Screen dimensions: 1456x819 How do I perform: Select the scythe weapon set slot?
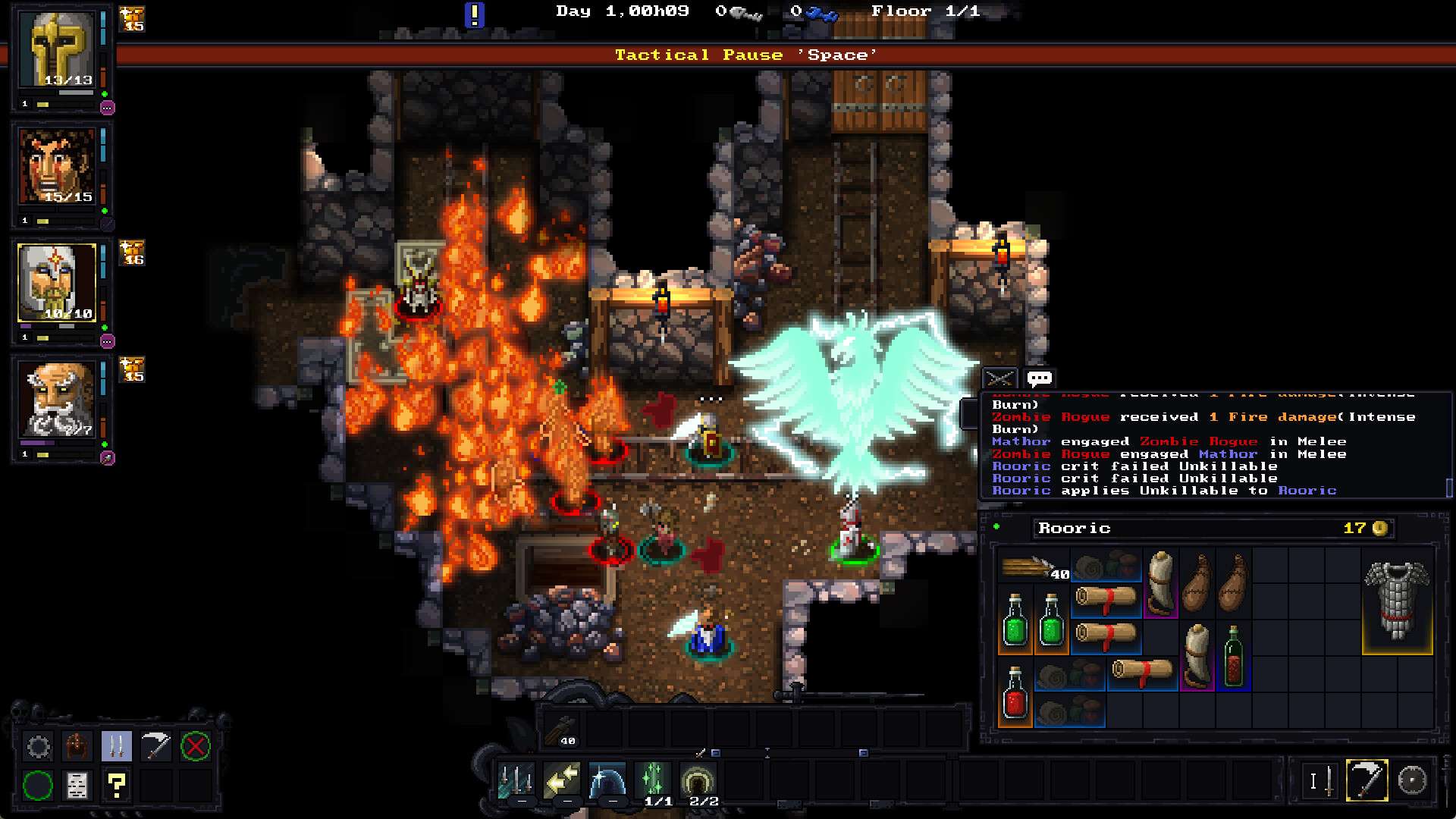click(x=1367, y=780)
